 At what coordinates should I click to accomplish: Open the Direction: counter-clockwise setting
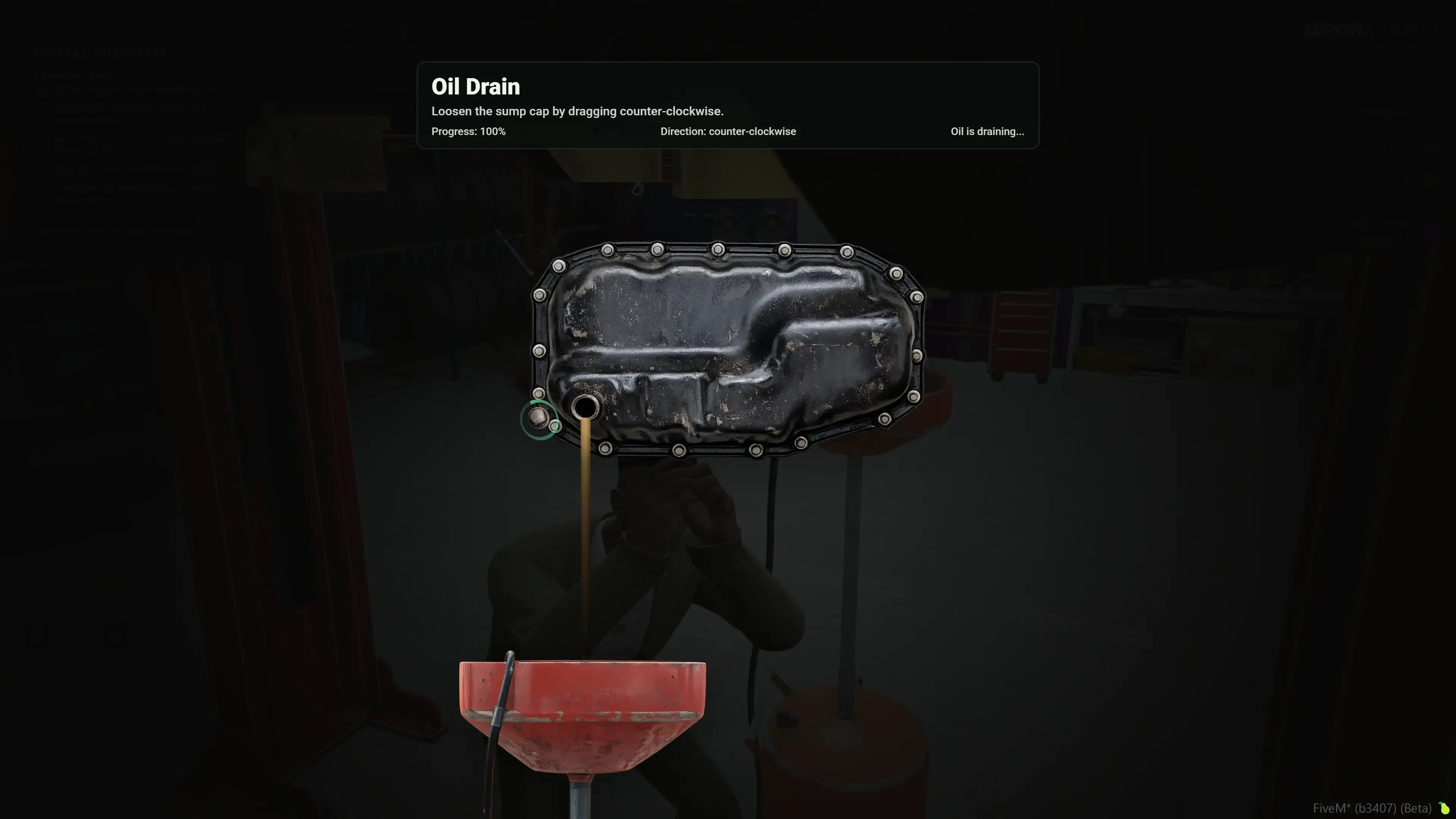click(728, 131)
